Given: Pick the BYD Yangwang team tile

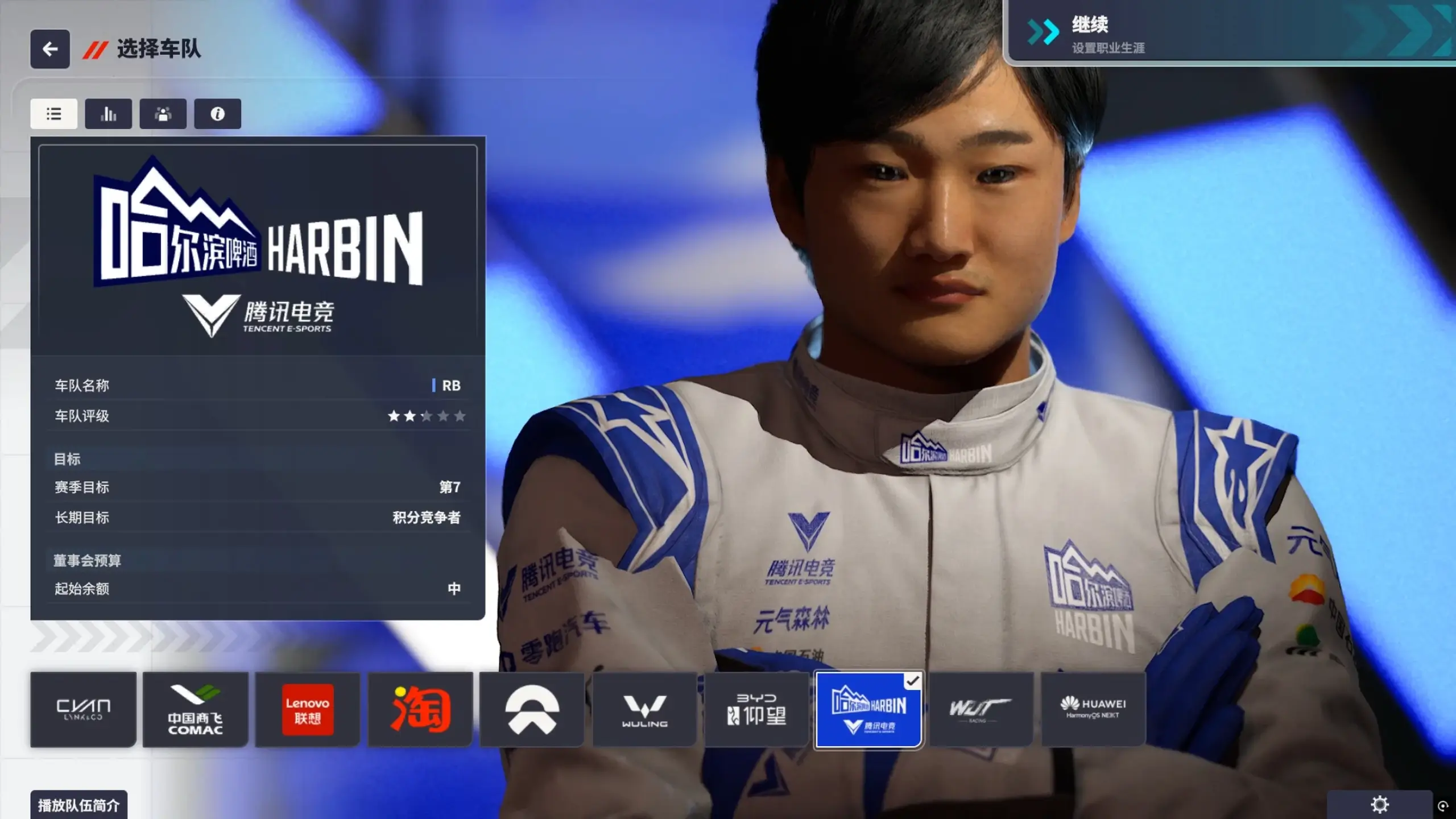Looking at the screenshot, I should (x=756, y=709).
